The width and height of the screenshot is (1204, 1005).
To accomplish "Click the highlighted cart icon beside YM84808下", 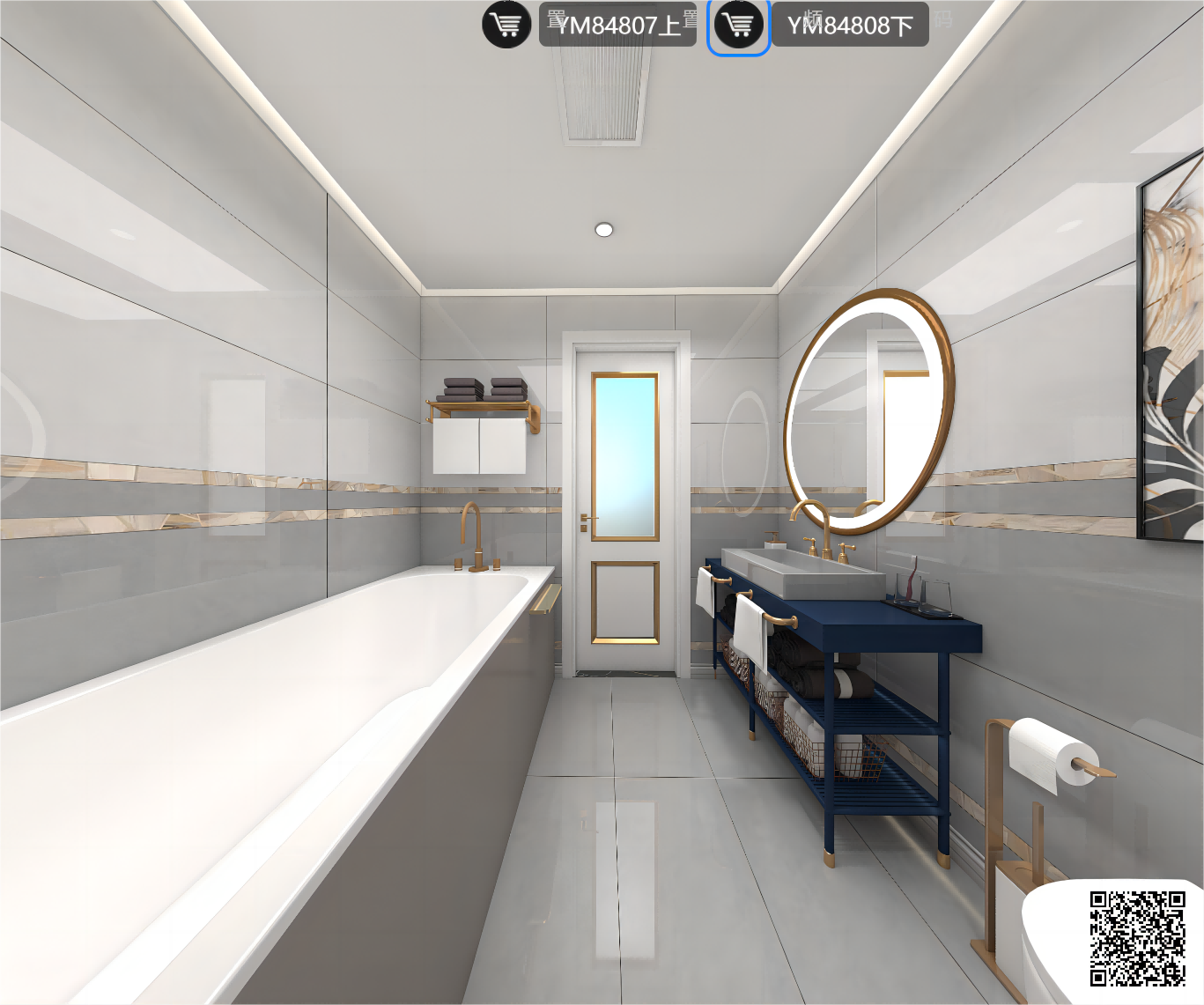I will [x=738, y=25].
